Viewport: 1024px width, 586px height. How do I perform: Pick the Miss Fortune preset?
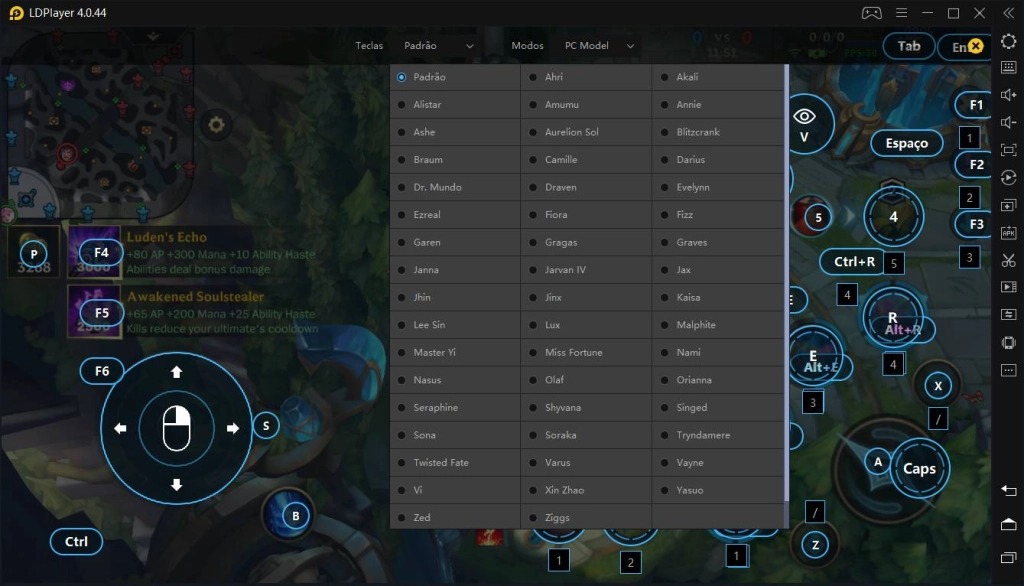tap(574, 352)
